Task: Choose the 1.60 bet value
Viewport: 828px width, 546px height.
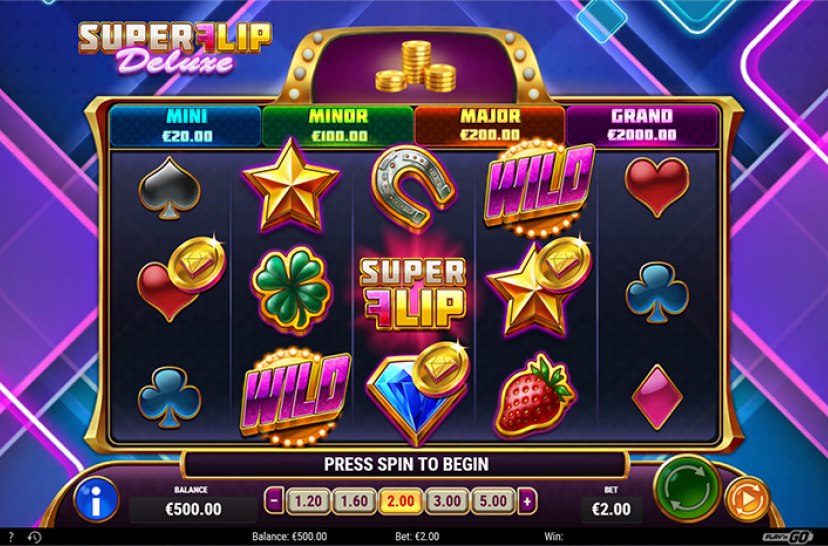Action: pyautogui.click(x=353, y=501)
